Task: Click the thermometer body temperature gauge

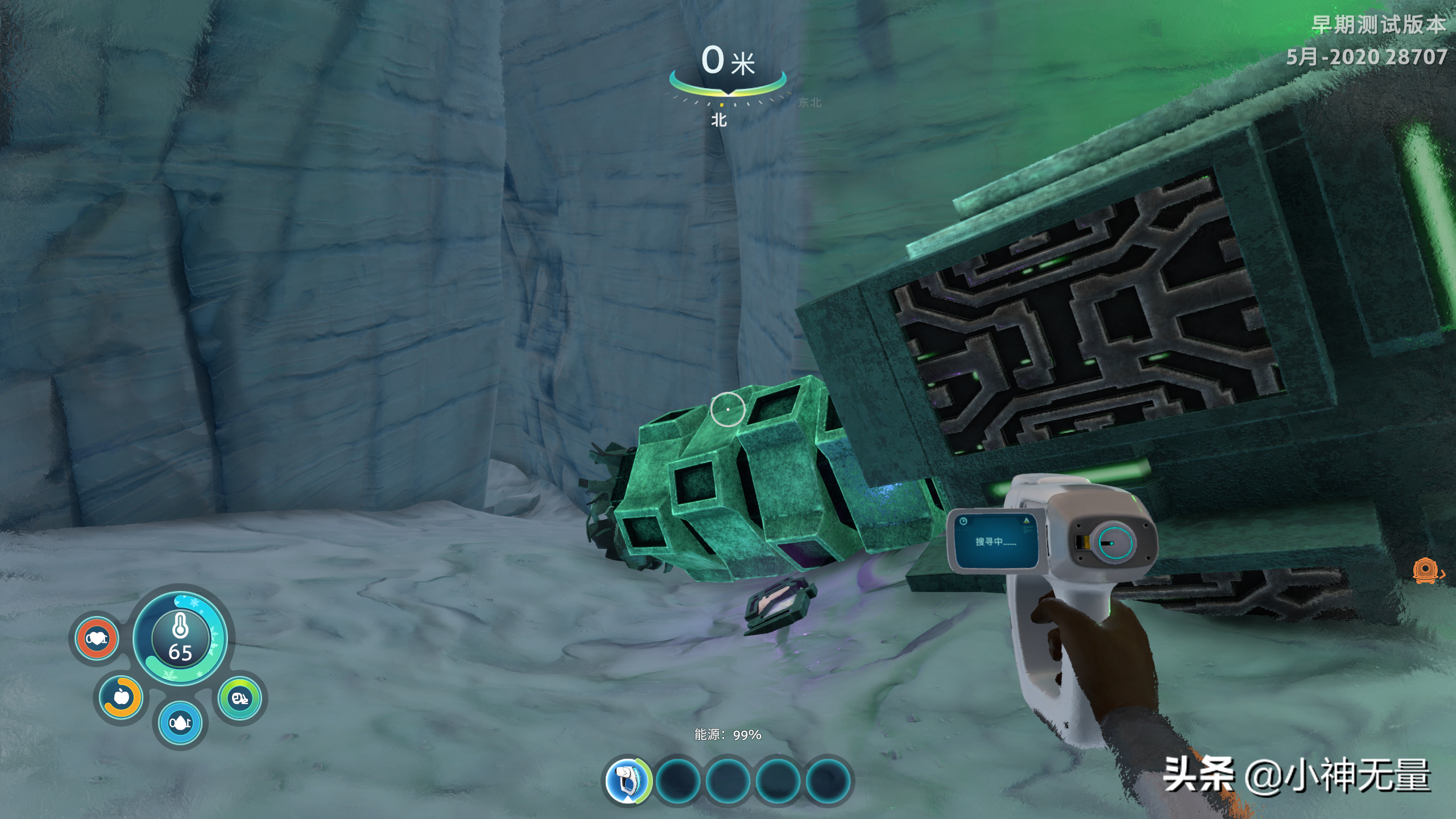Action: (180, 637)
